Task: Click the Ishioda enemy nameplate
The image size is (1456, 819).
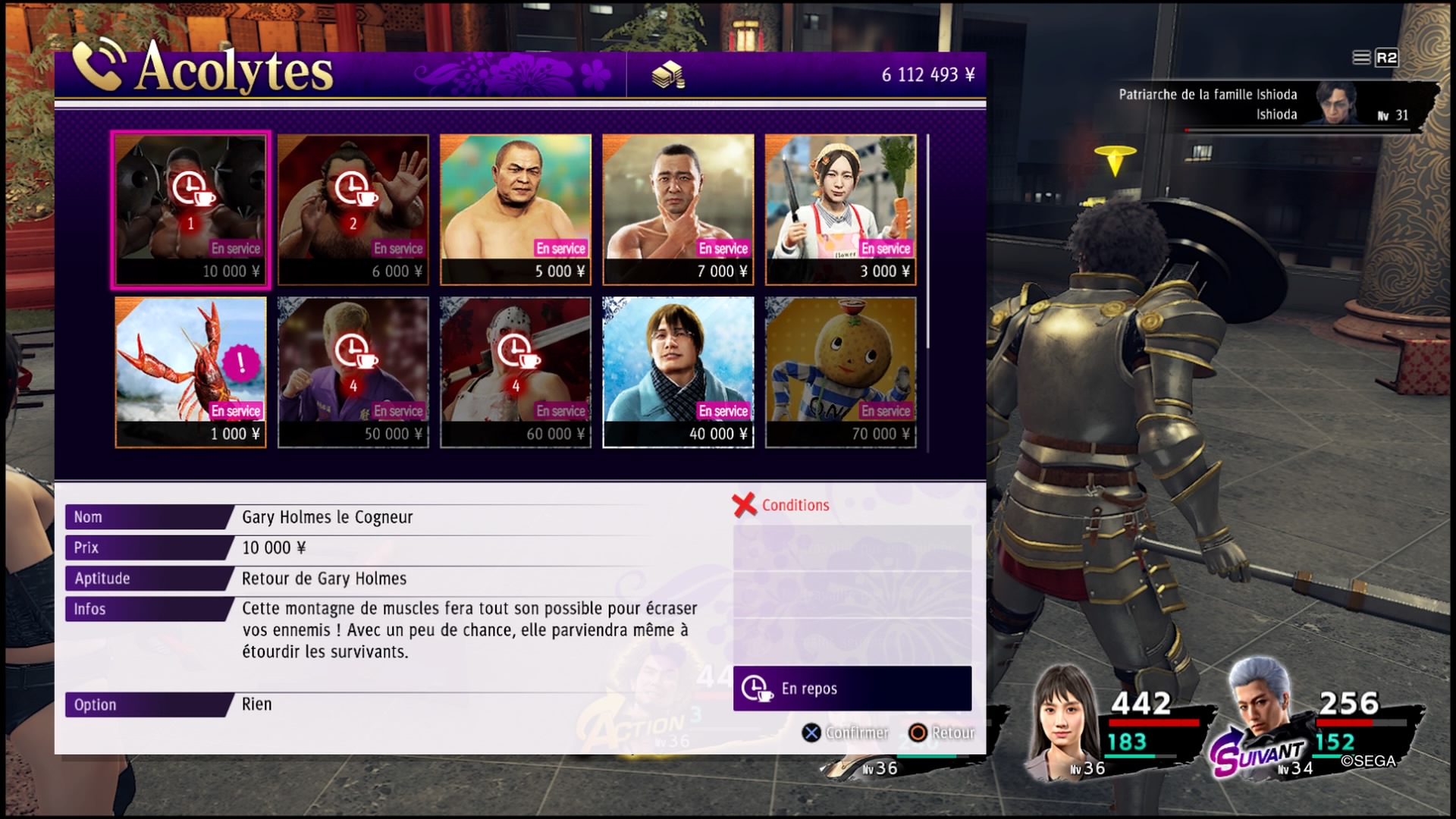Action: 1274,105
